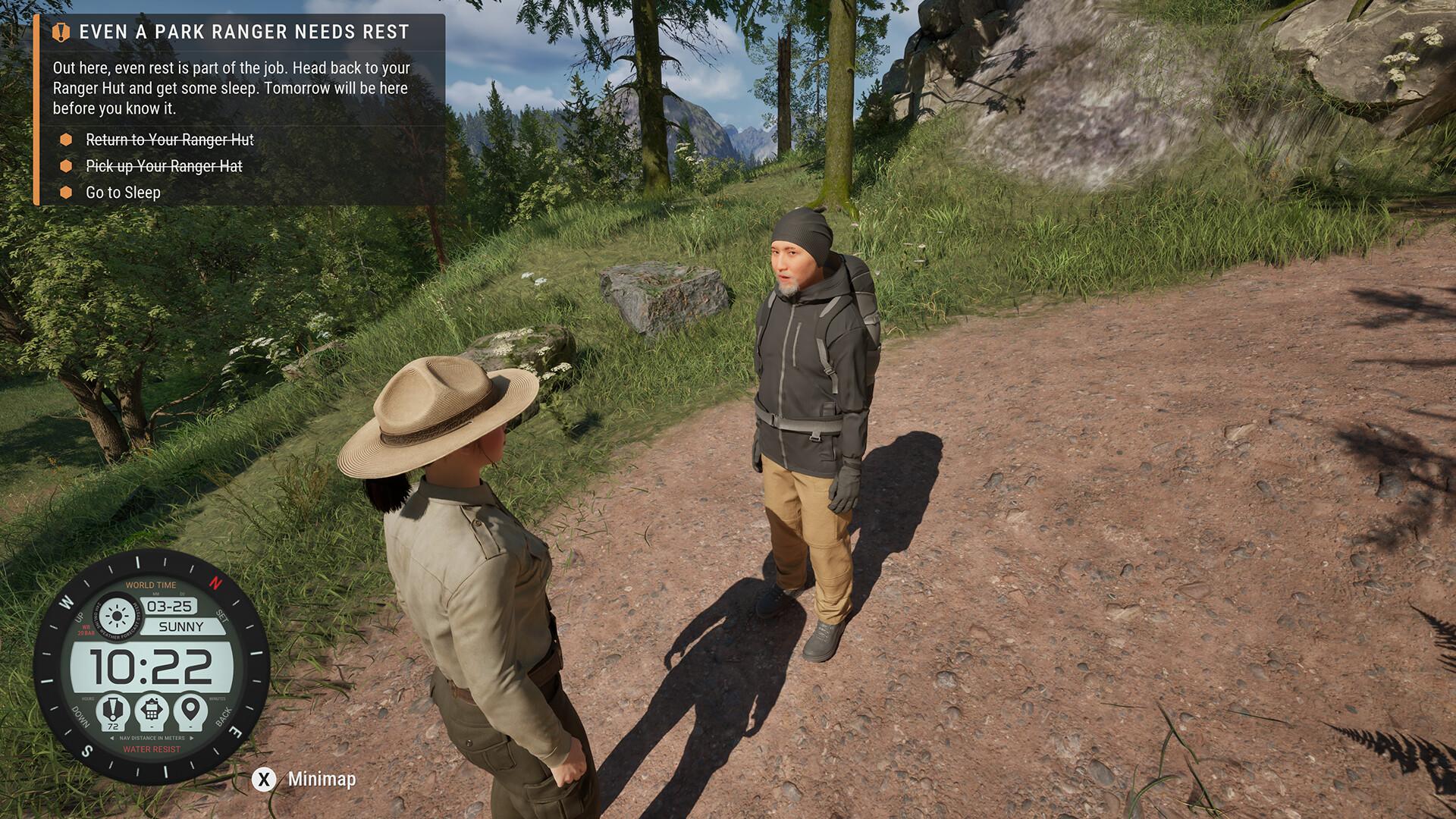
Task: Click the hexagon beside Pick up Your Ranger Hat
Action: 66,166
